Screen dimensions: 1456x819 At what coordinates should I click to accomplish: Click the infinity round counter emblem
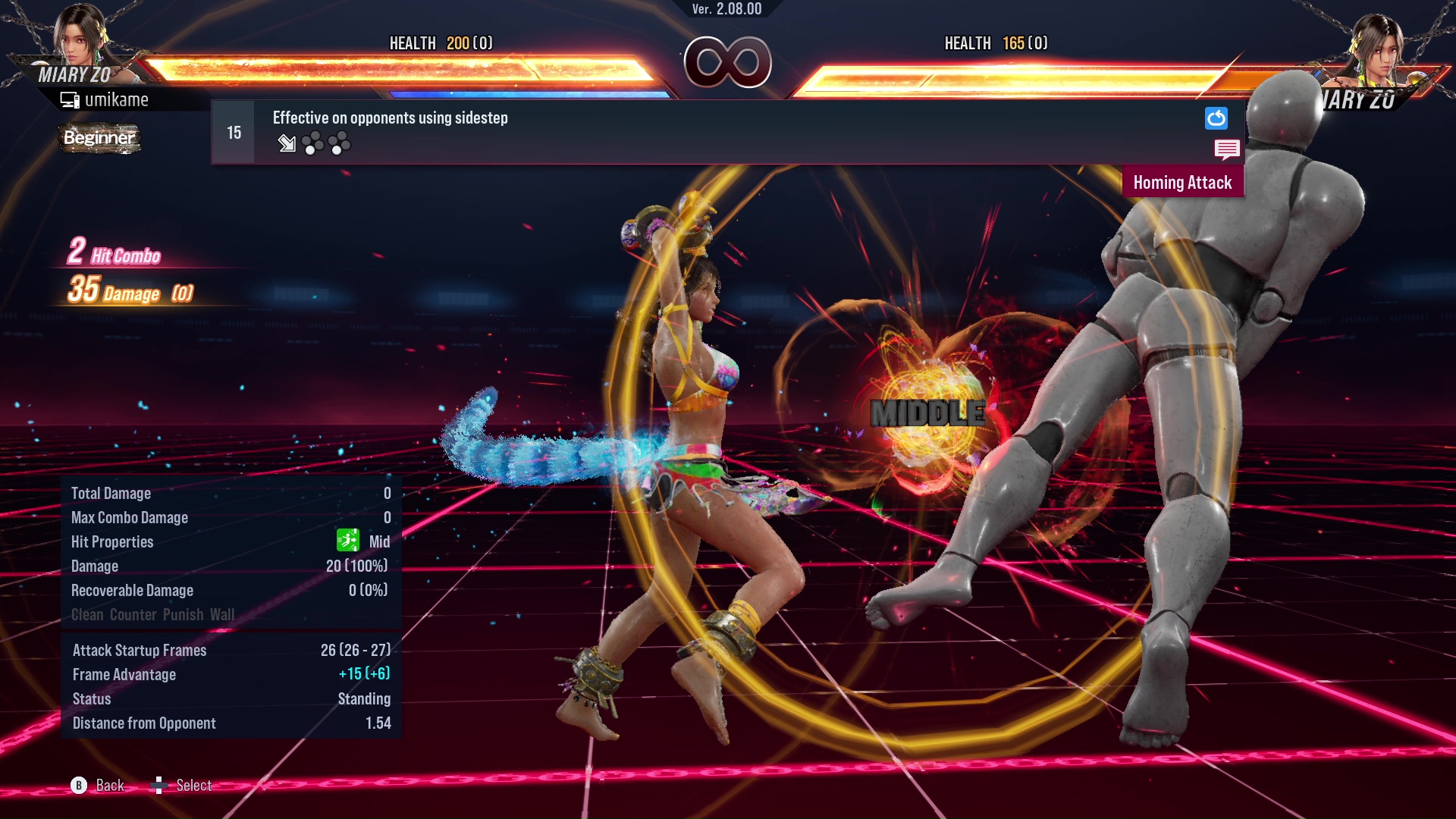(728, 62)
